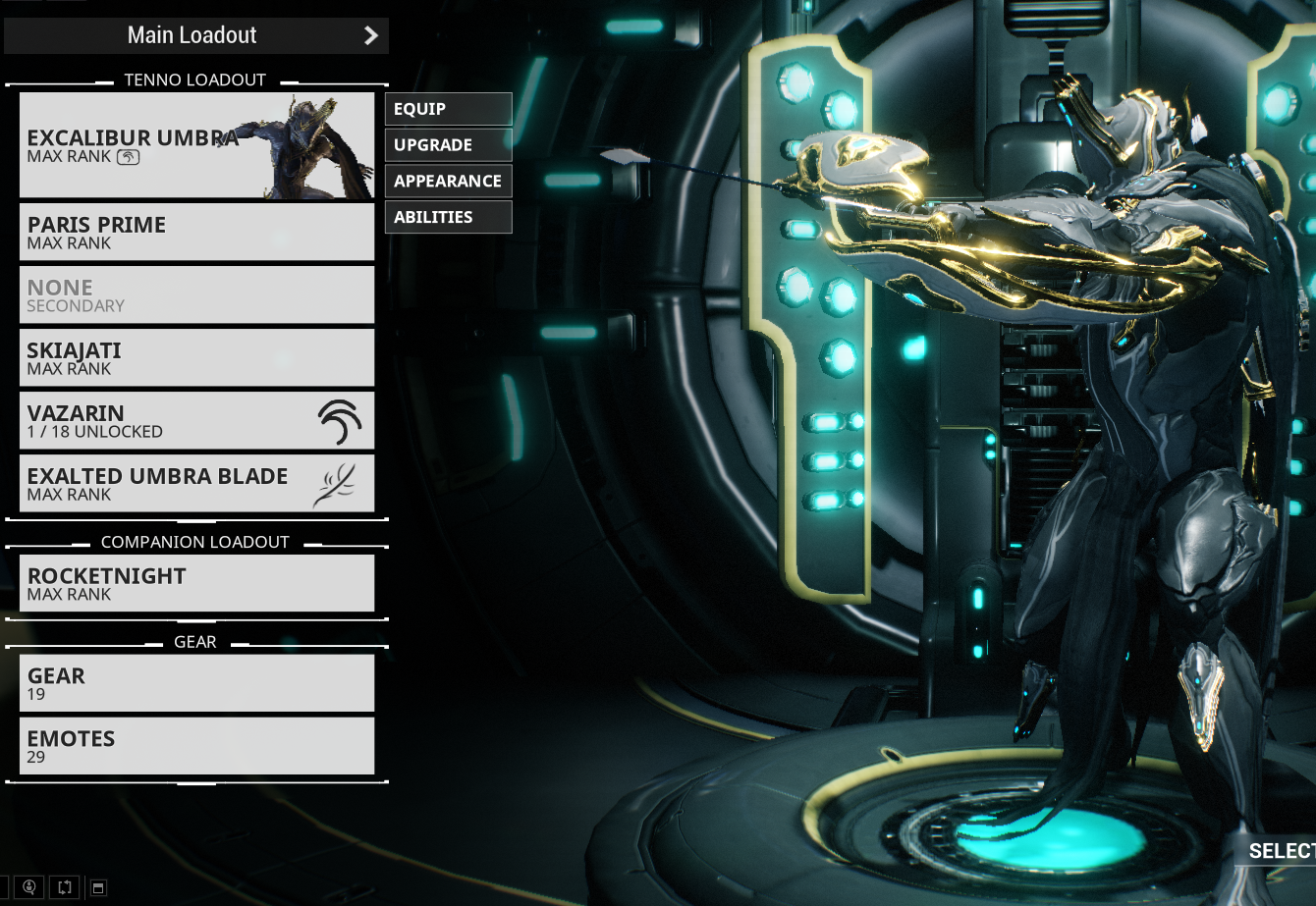Click the character inspect magnifier icon
Viewport: 1316px width, 906px height.
(30, 887)
